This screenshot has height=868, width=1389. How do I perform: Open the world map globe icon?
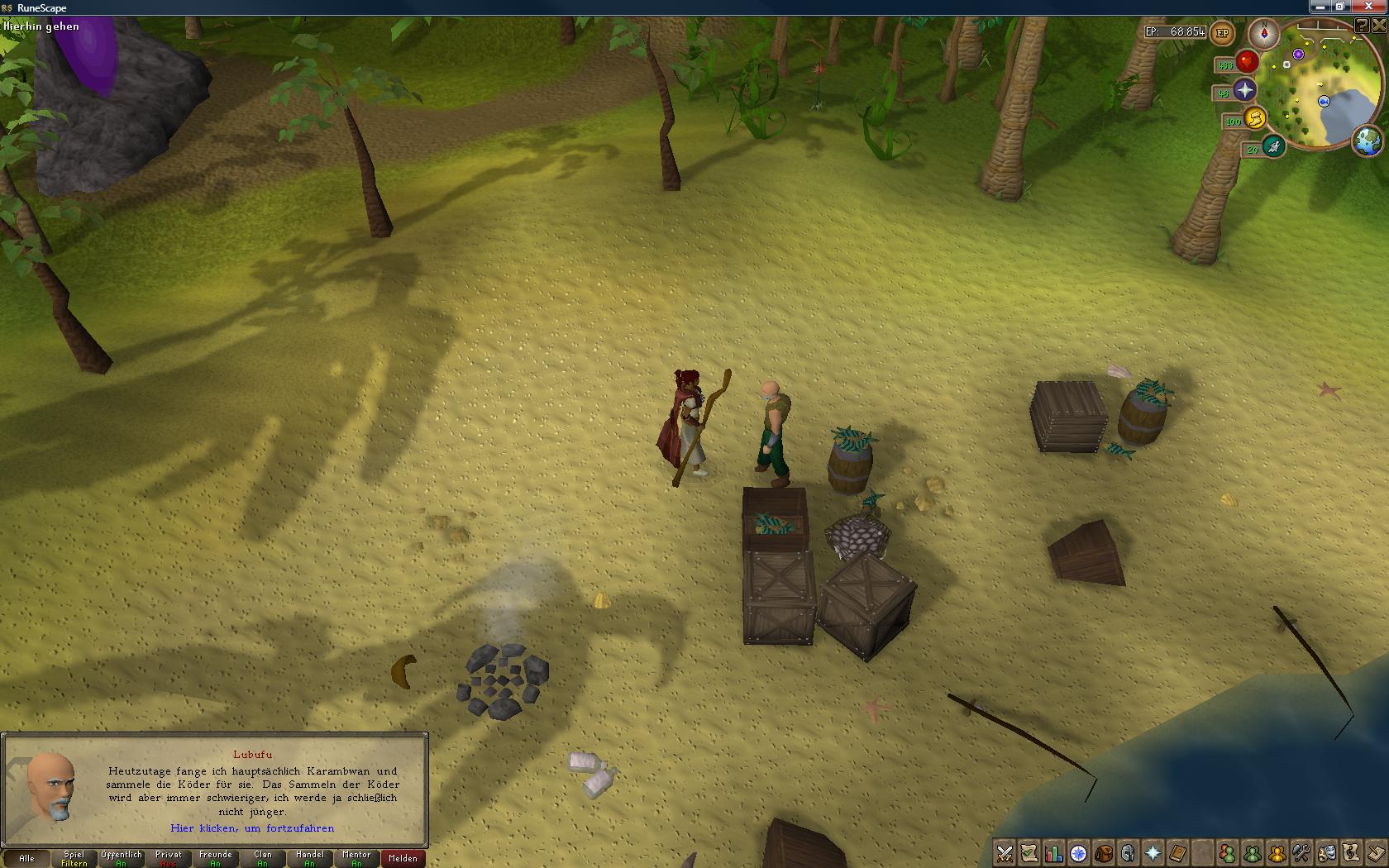coord(1368,141)
